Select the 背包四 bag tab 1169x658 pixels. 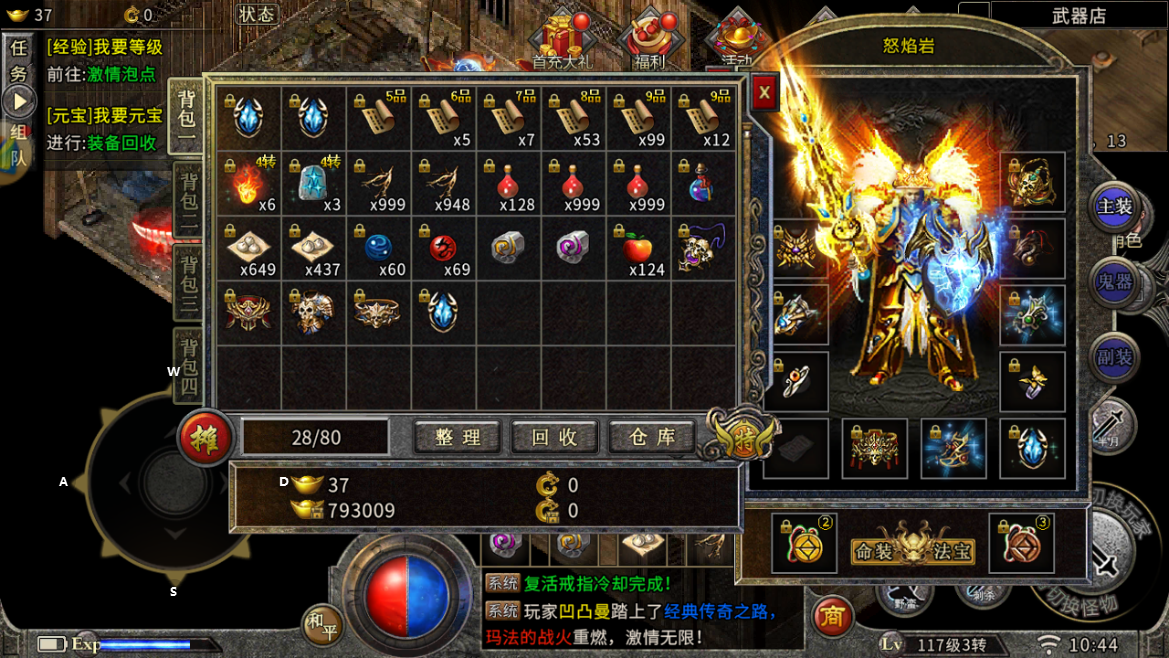coord(188,367)
